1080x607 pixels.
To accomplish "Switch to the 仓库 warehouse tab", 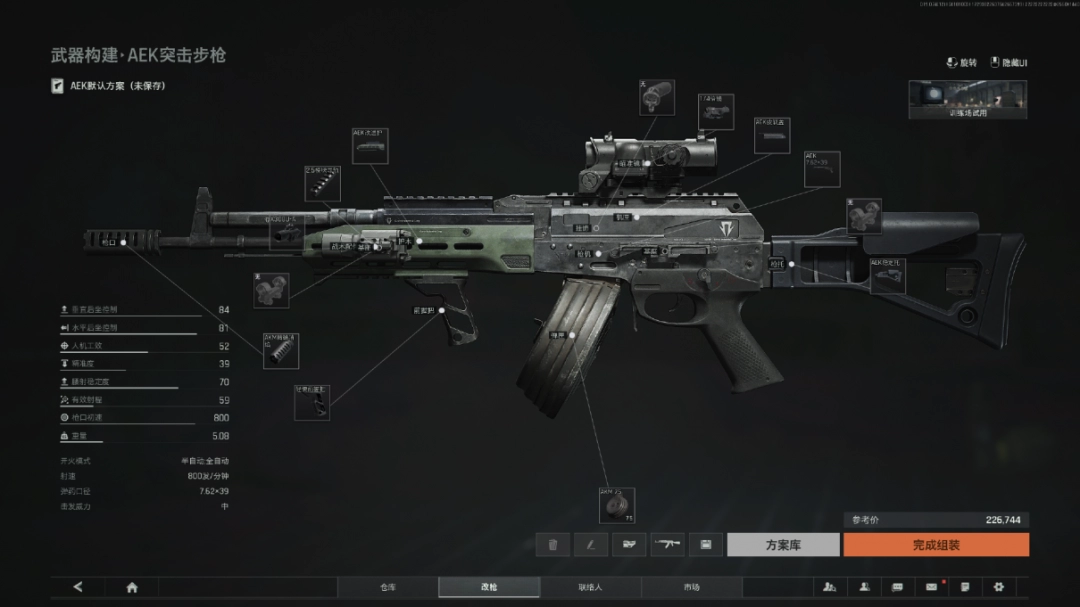I will (387, 587).
